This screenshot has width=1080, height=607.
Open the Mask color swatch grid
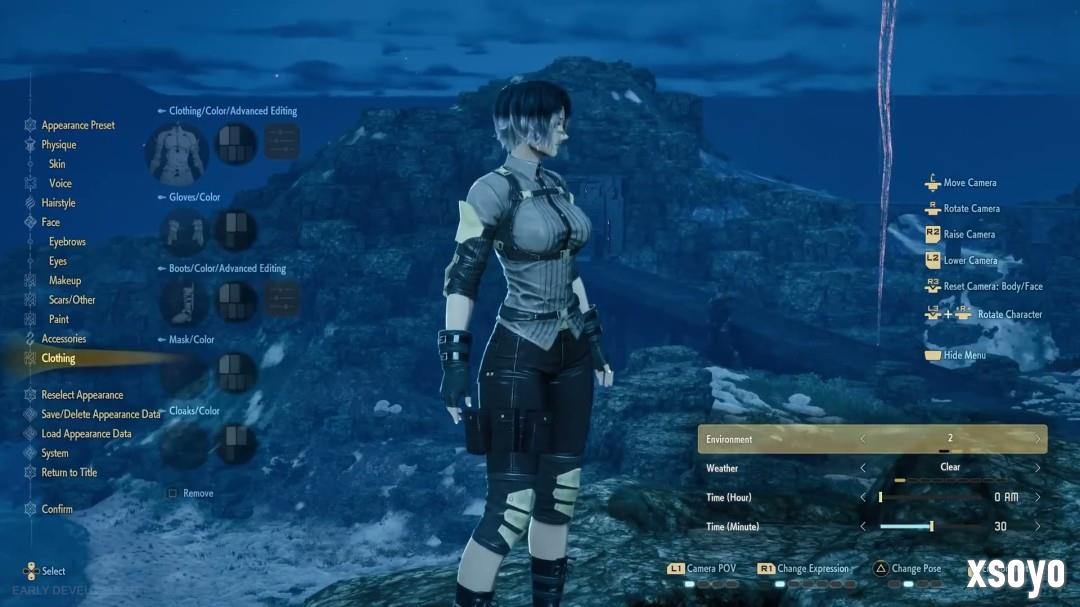tap(237, 372)
